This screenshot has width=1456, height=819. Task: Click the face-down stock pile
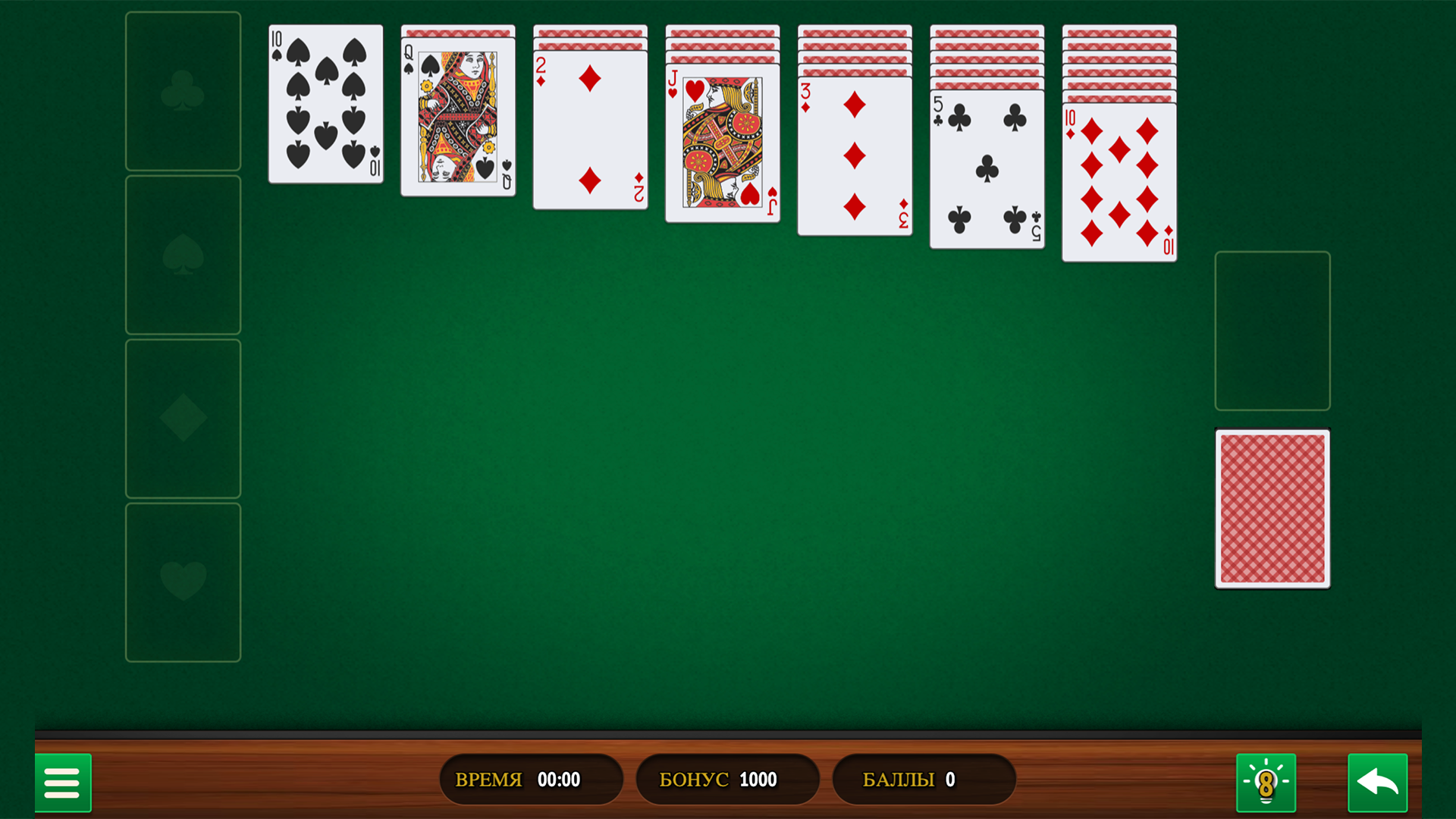1272,510
